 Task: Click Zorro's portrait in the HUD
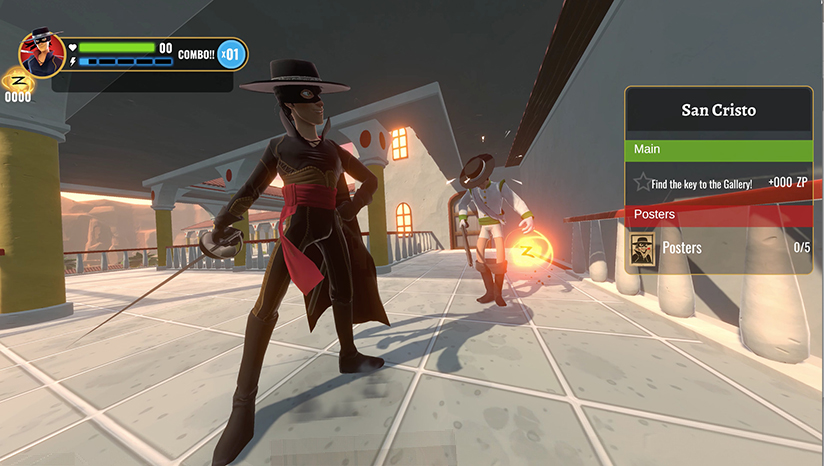point(42,54)
